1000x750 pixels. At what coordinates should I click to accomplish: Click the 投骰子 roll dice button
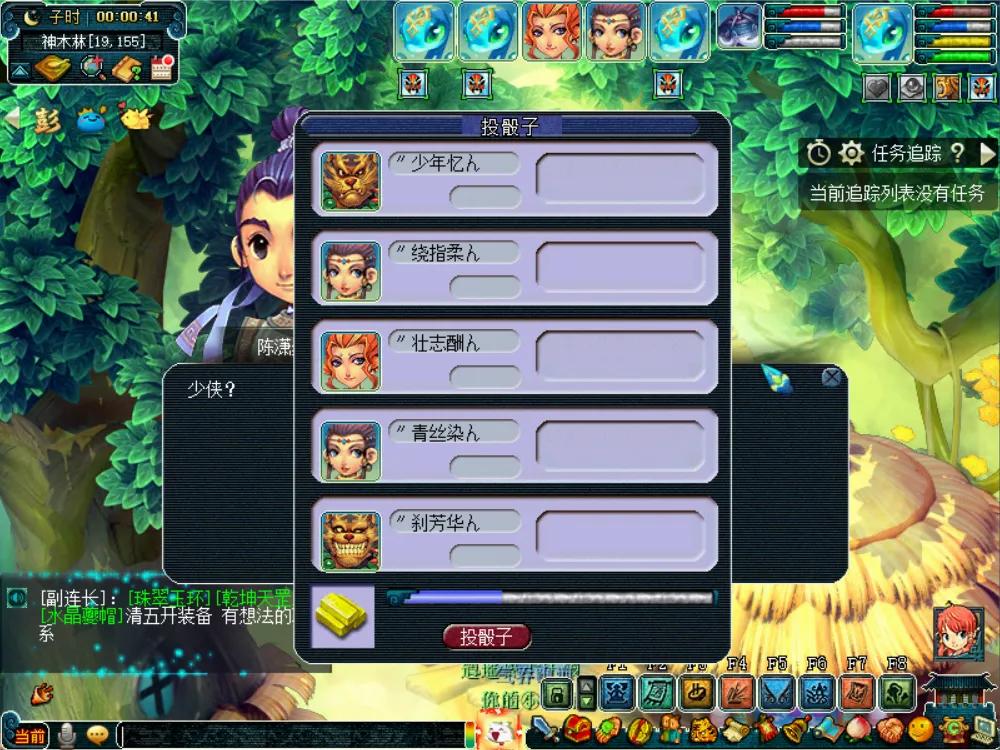click(x=486, y=637)
